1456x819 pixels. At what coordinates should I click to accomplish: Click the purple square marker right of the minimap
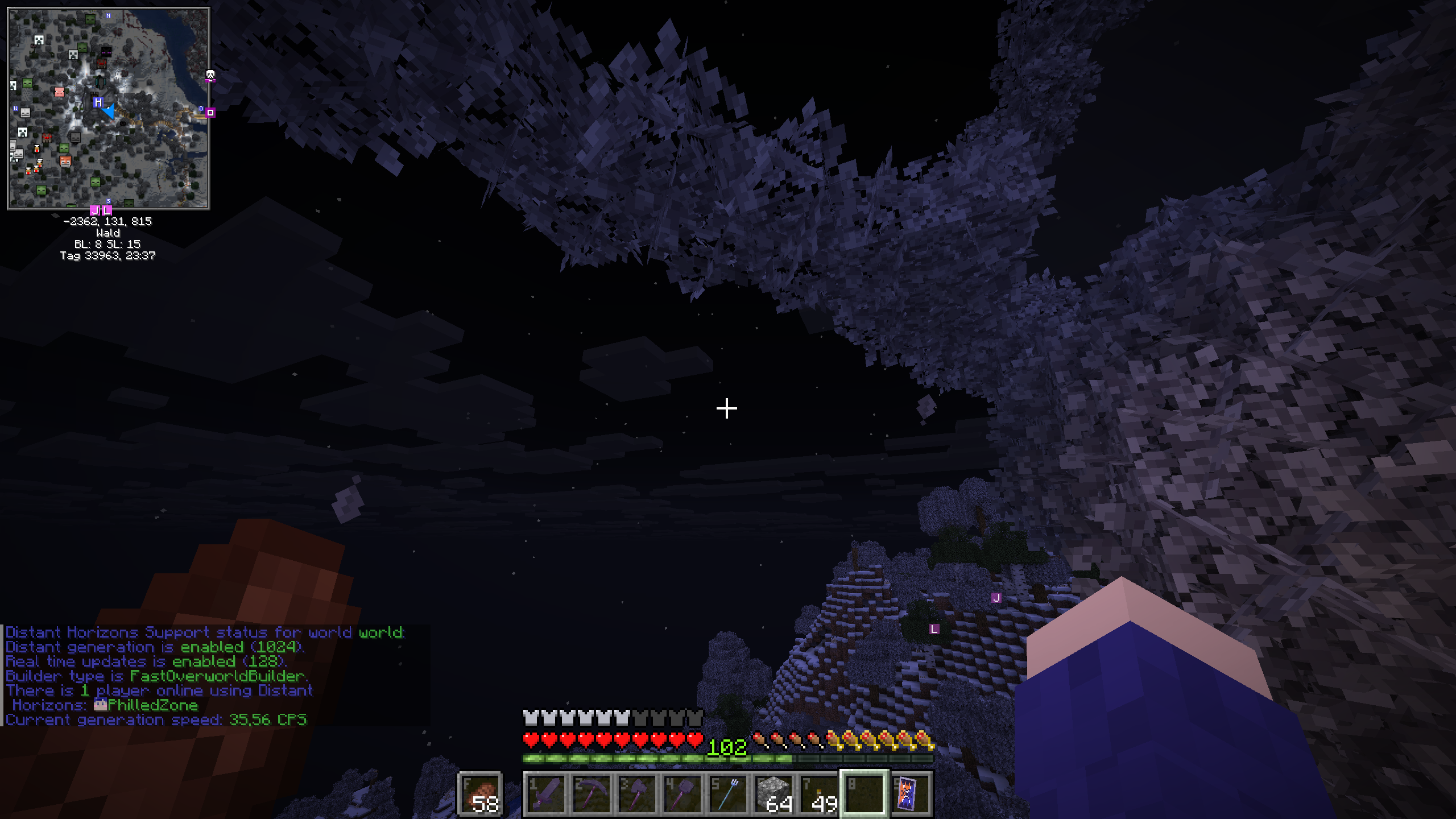click(210, 113)
